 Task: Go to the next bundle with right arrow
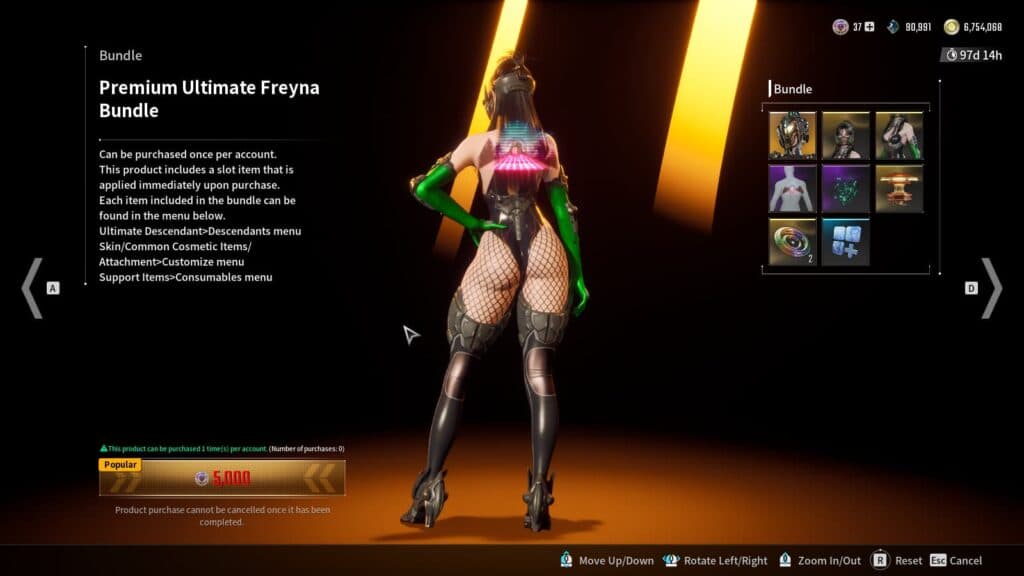[990, 288]
